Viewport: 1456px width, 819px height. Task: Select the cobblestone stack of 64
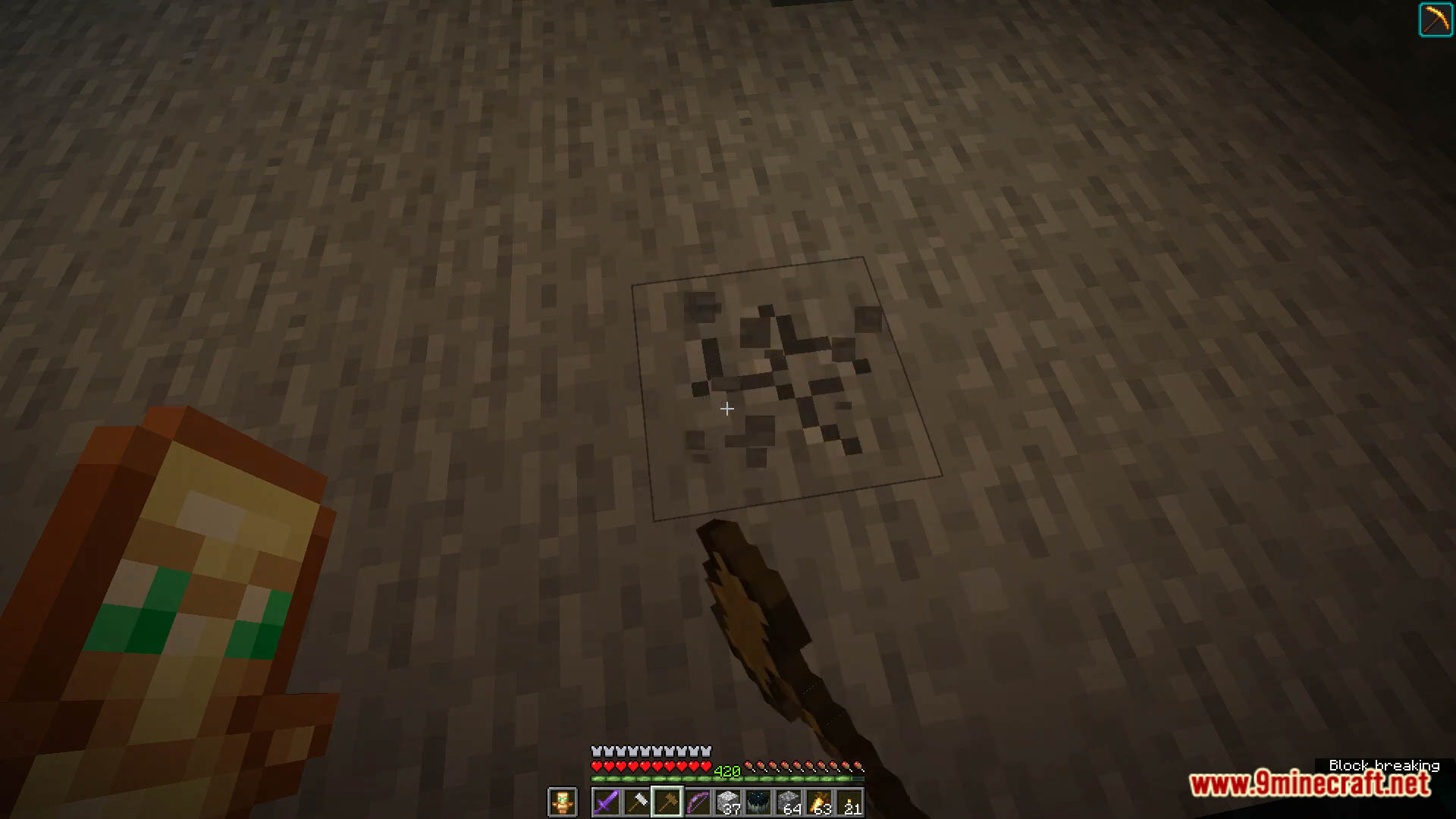[789, 802]
